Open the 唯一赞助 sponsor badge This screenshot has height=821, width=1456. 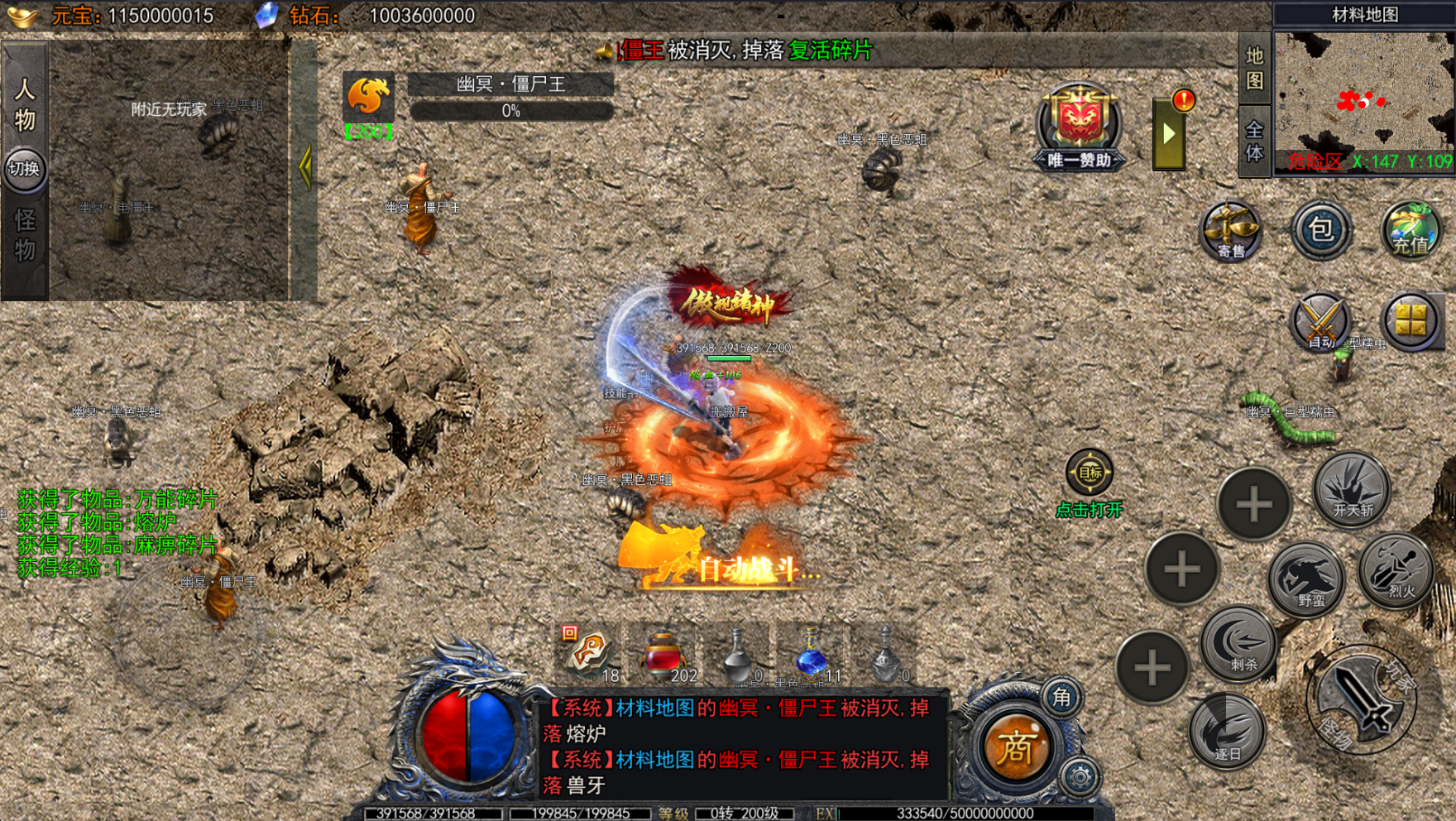point(1079,128)
